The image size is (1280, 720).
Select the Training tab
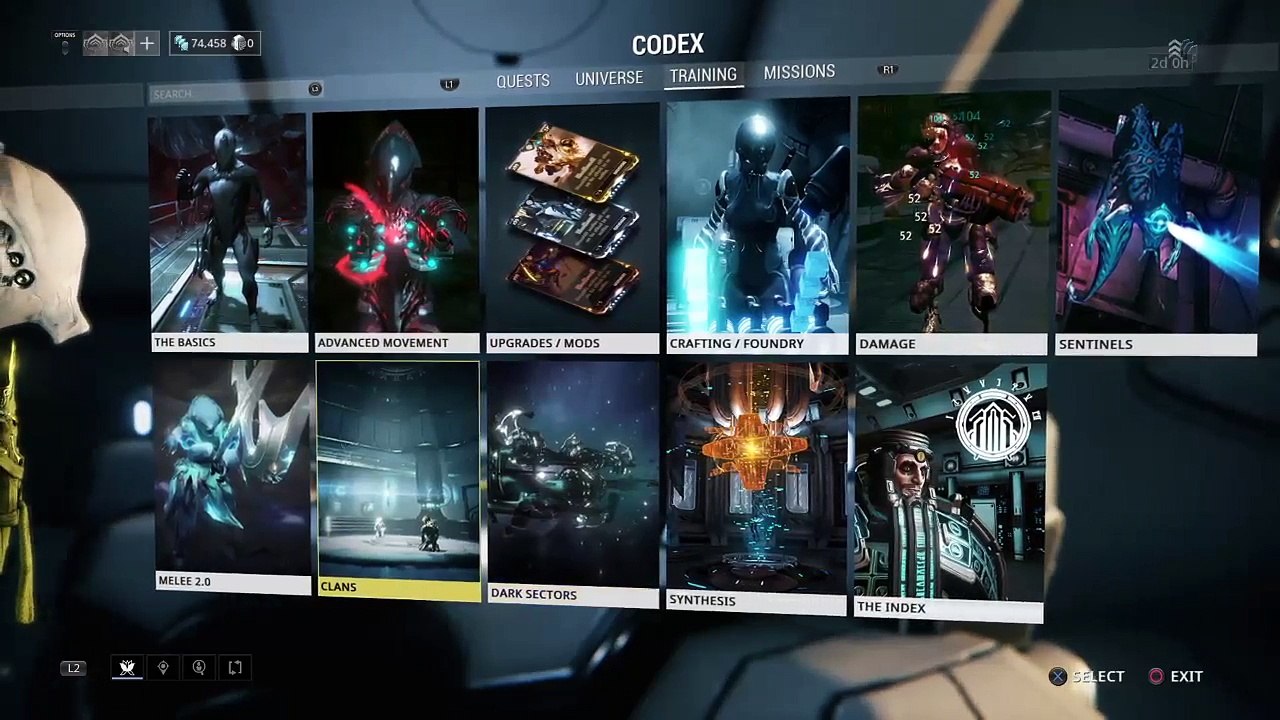[x=703, y=75]
